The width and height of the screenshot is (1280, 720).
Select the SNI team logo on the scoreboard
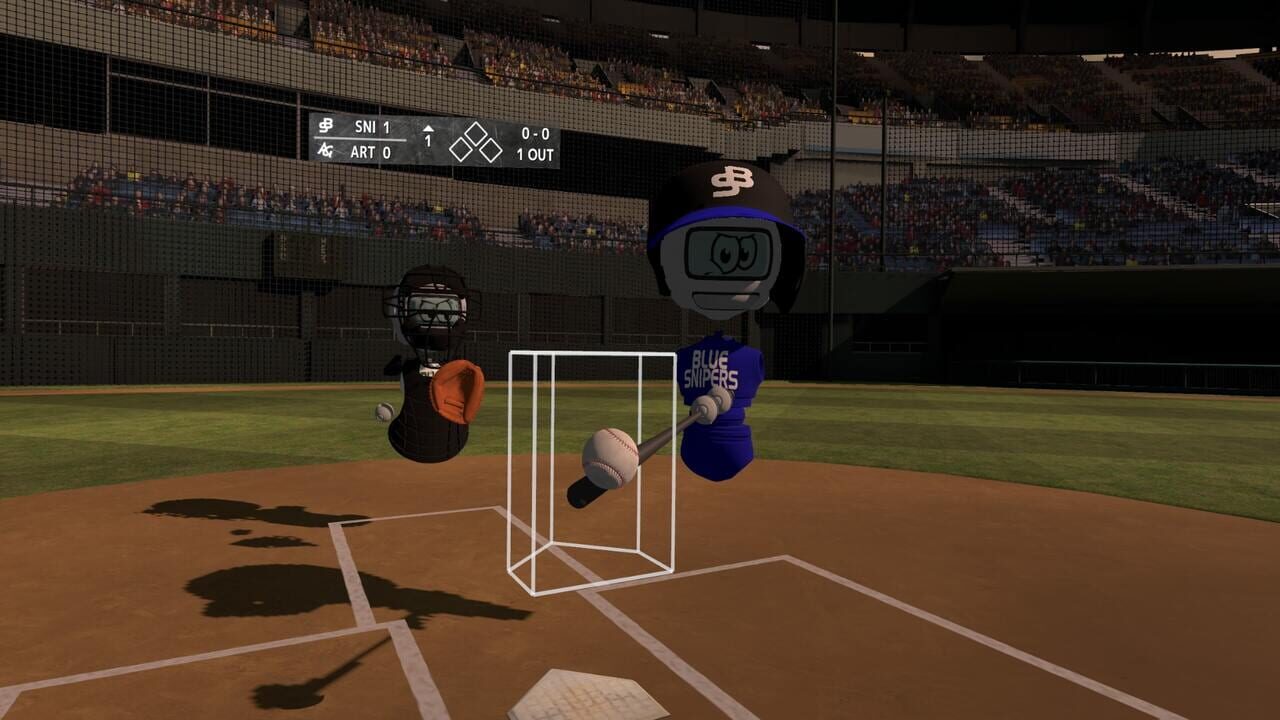326,126
